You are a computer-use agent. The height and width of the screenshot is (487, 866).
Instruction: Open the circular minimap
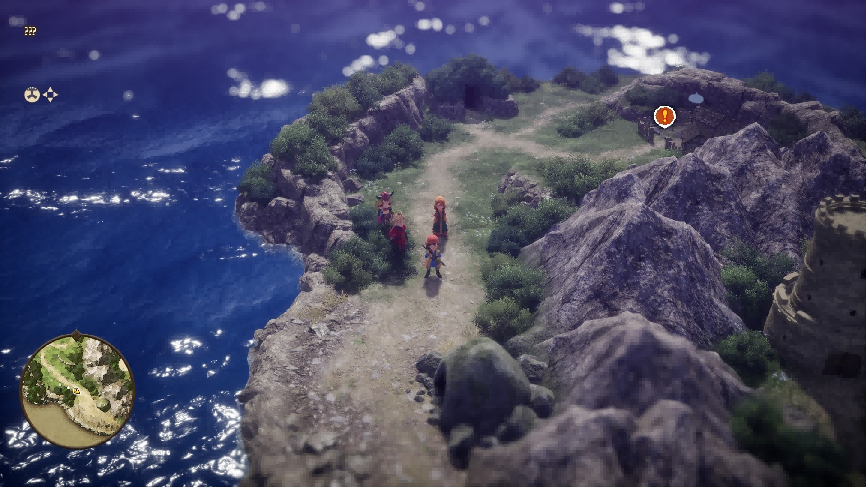(x=77, y=389)
